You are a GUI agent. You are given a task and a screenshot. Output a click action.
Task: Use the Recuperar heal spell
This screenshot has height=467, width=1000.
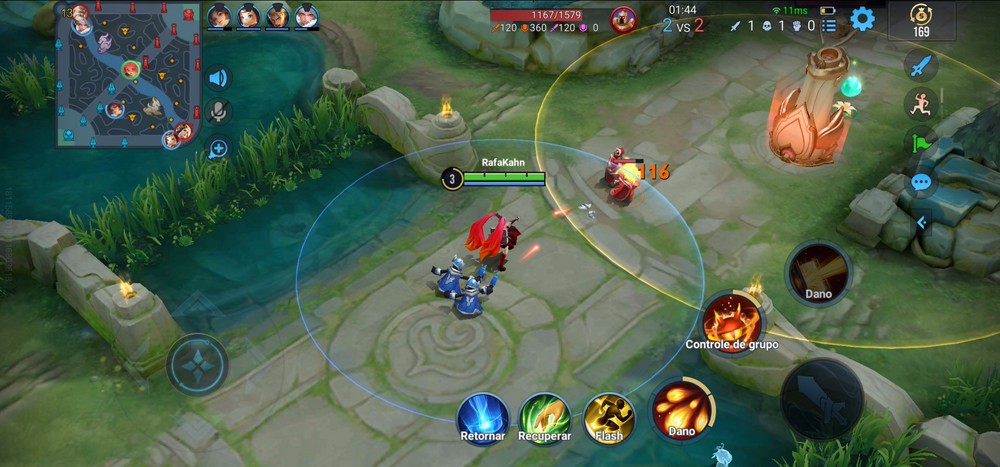point(545,415)
